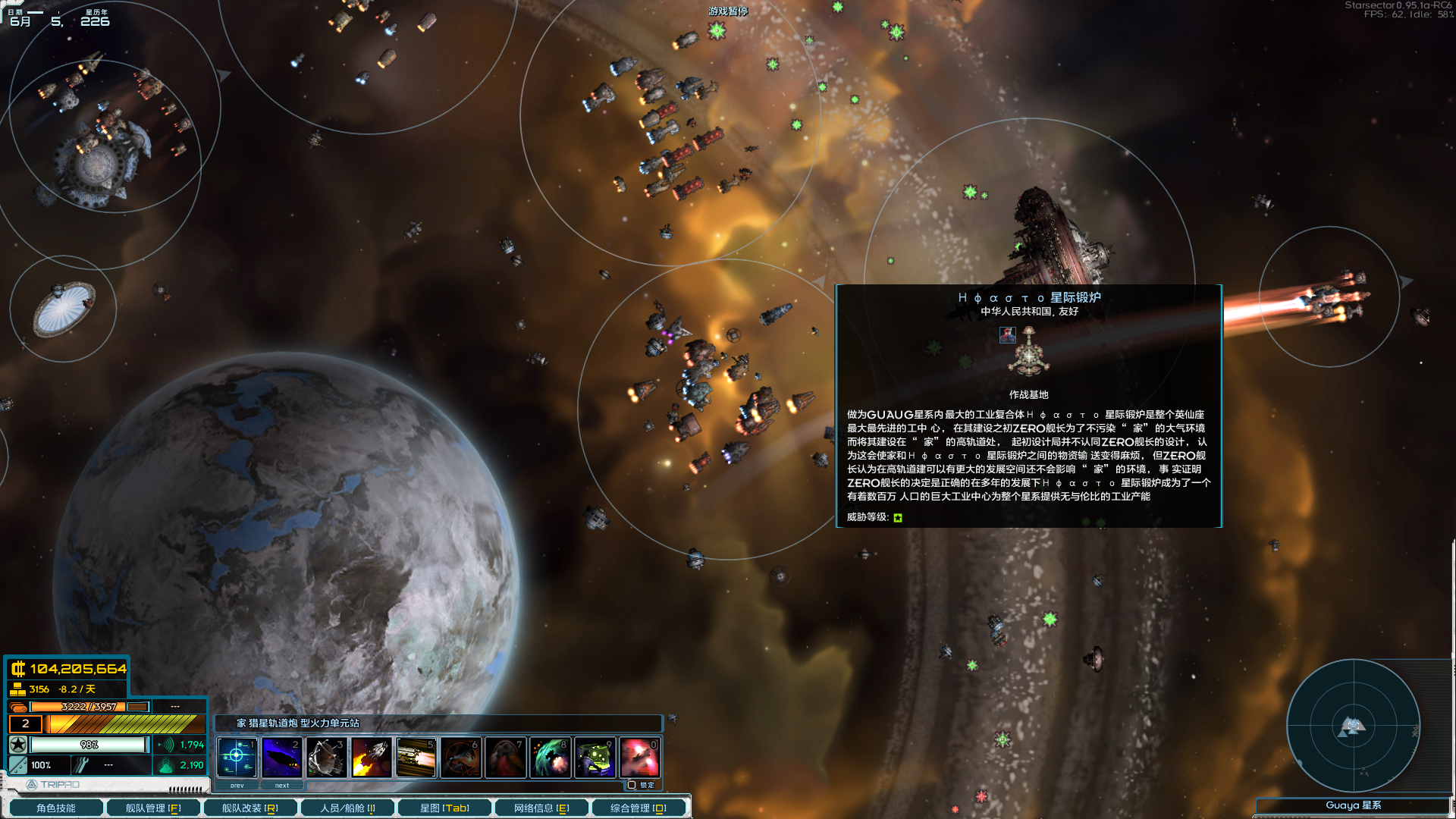Toggle the scan ability in slot 1
Image resolution: width=1456 pixels, height=819 pixels.
coord(237,757)
